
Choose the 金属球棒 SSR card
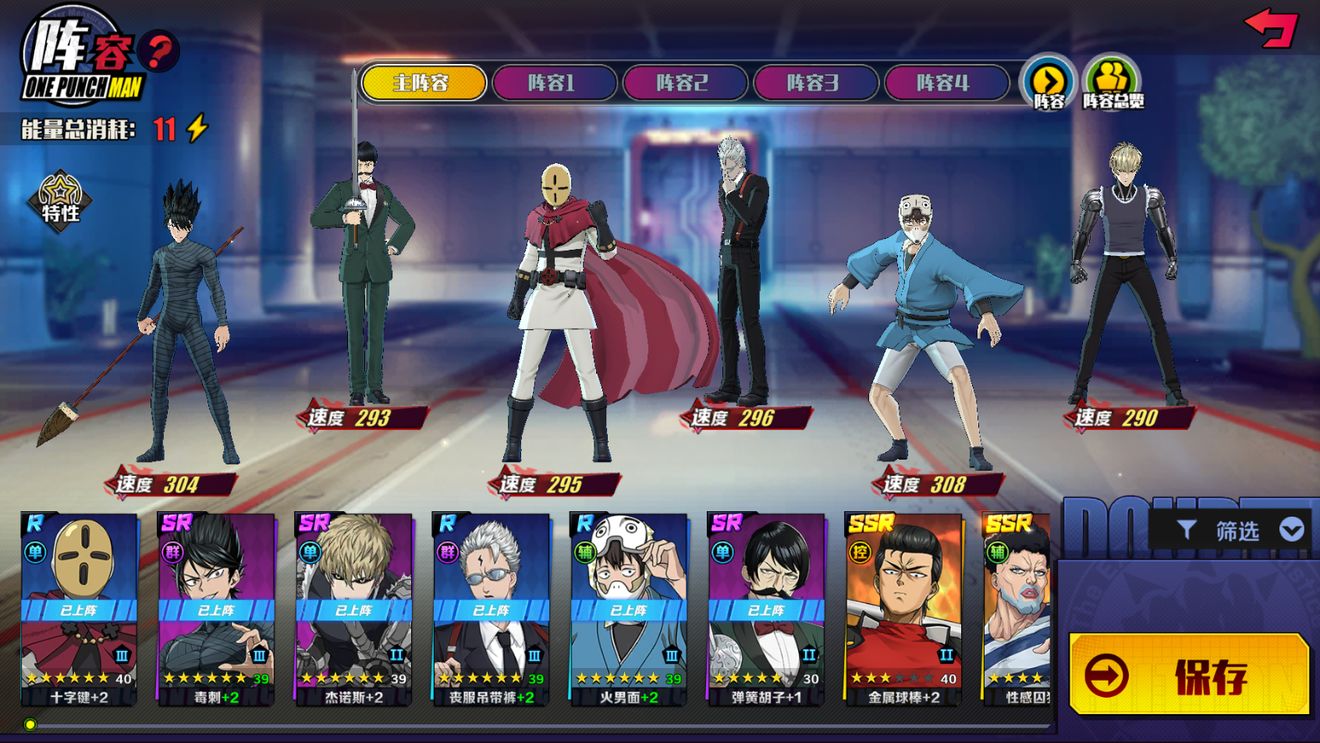[903, 608]
